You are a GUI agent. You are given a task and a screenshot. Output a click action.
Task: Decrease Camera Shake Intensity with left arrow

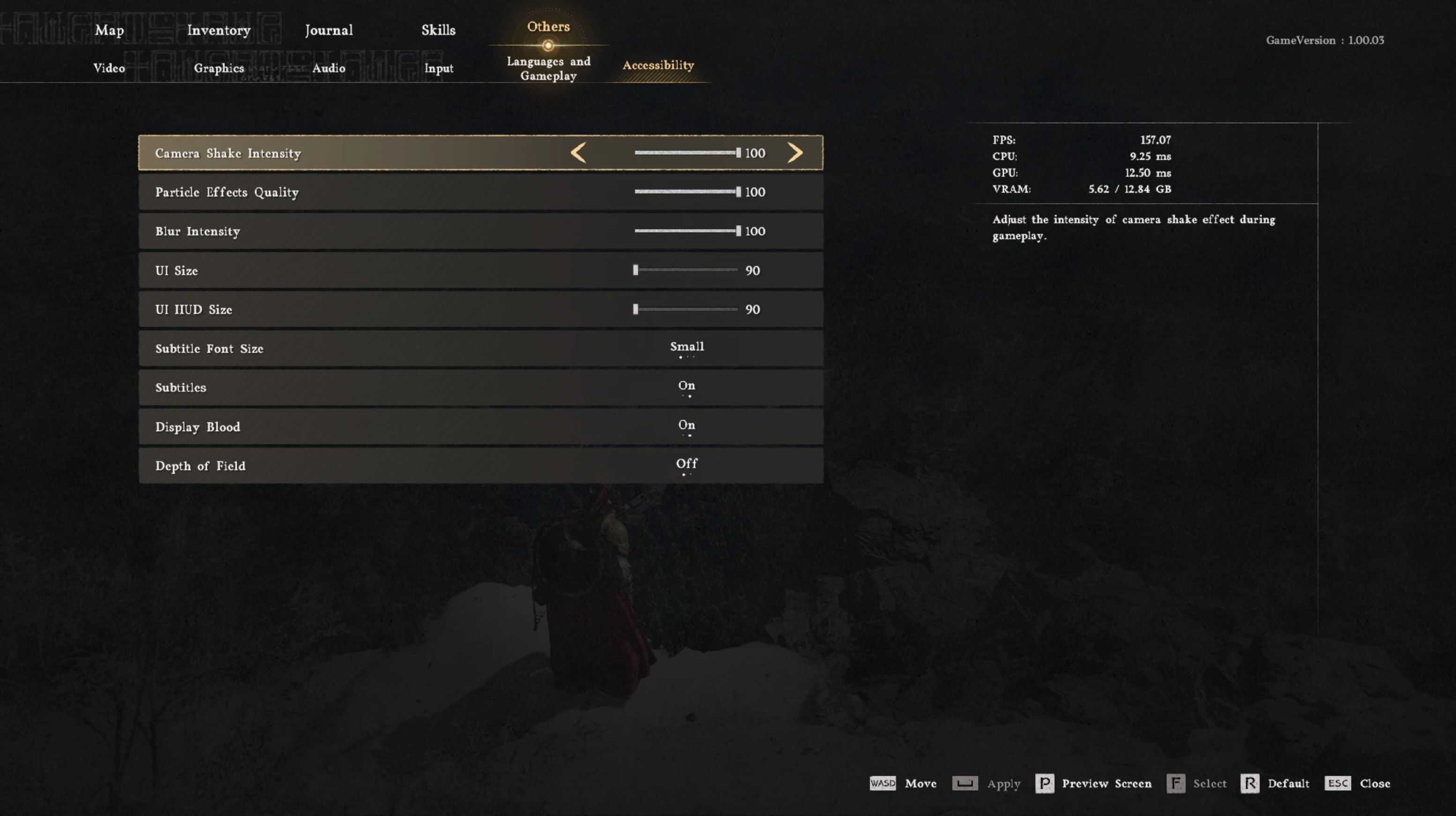click(x=578, y=153)
